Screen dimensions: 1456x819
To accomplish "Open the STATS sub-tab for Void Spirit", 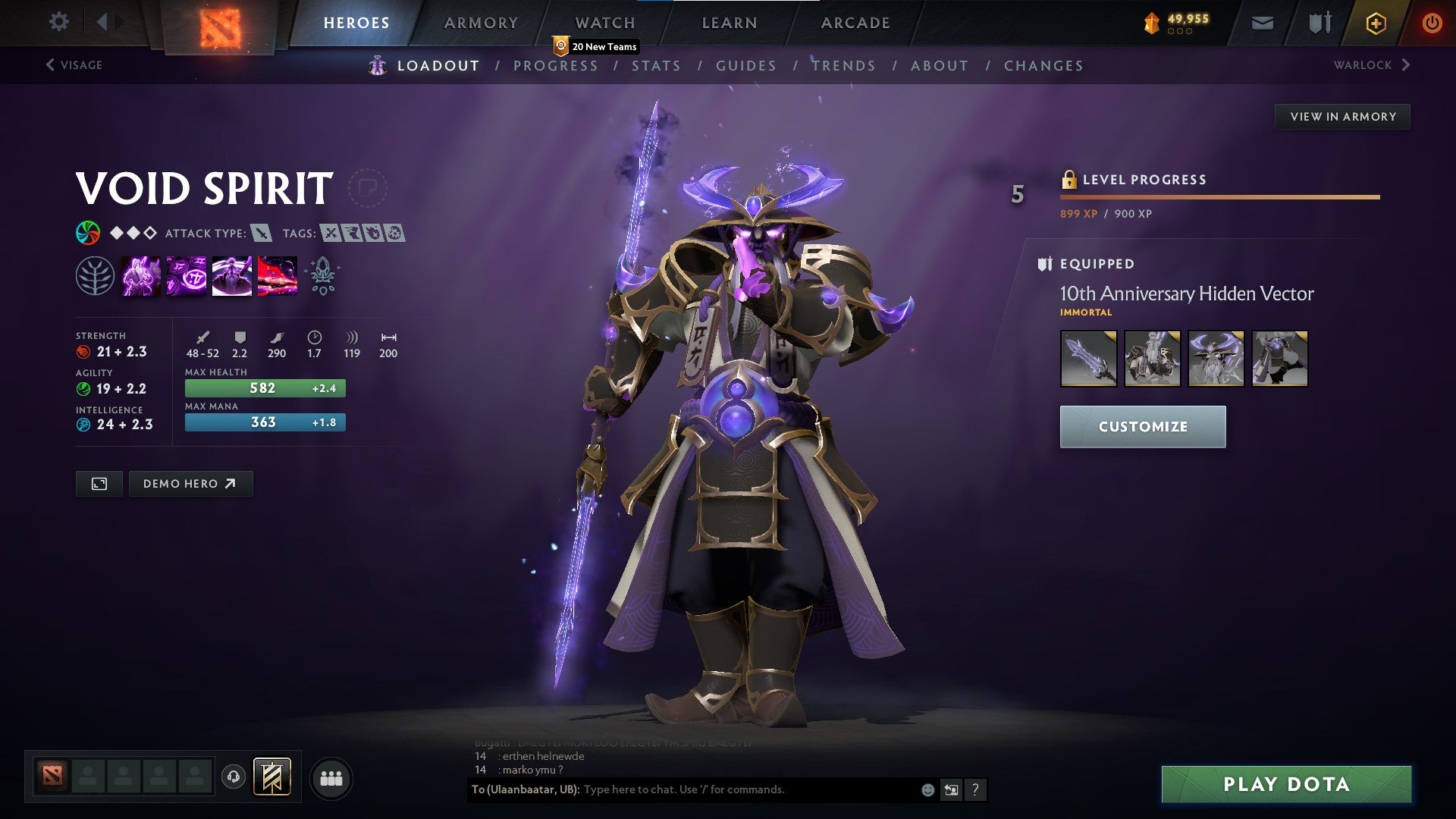I will (657, 66).
